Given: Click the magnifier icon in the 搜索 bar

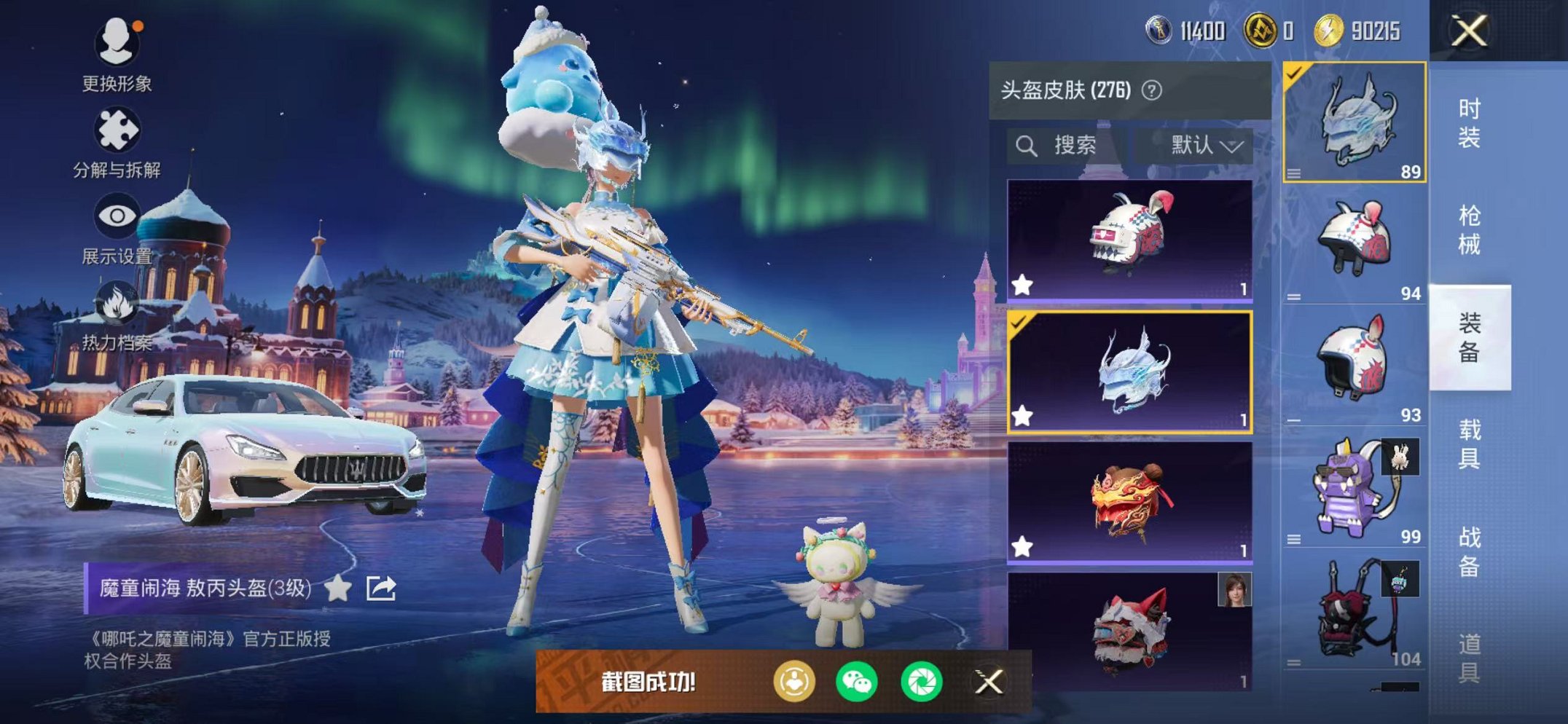Looking at the screenshot, I should point(1027,144).
